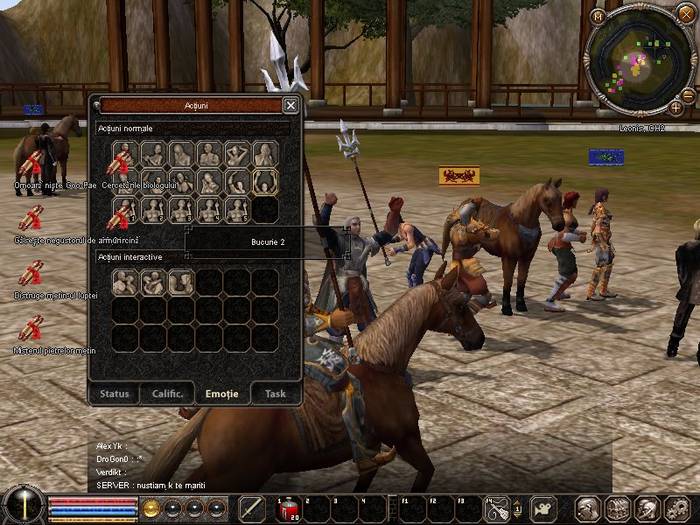Open the Omoară niște Goo-Pae quest scroll
This screenshot has height=525, width=700.
[x=32, y=162]
